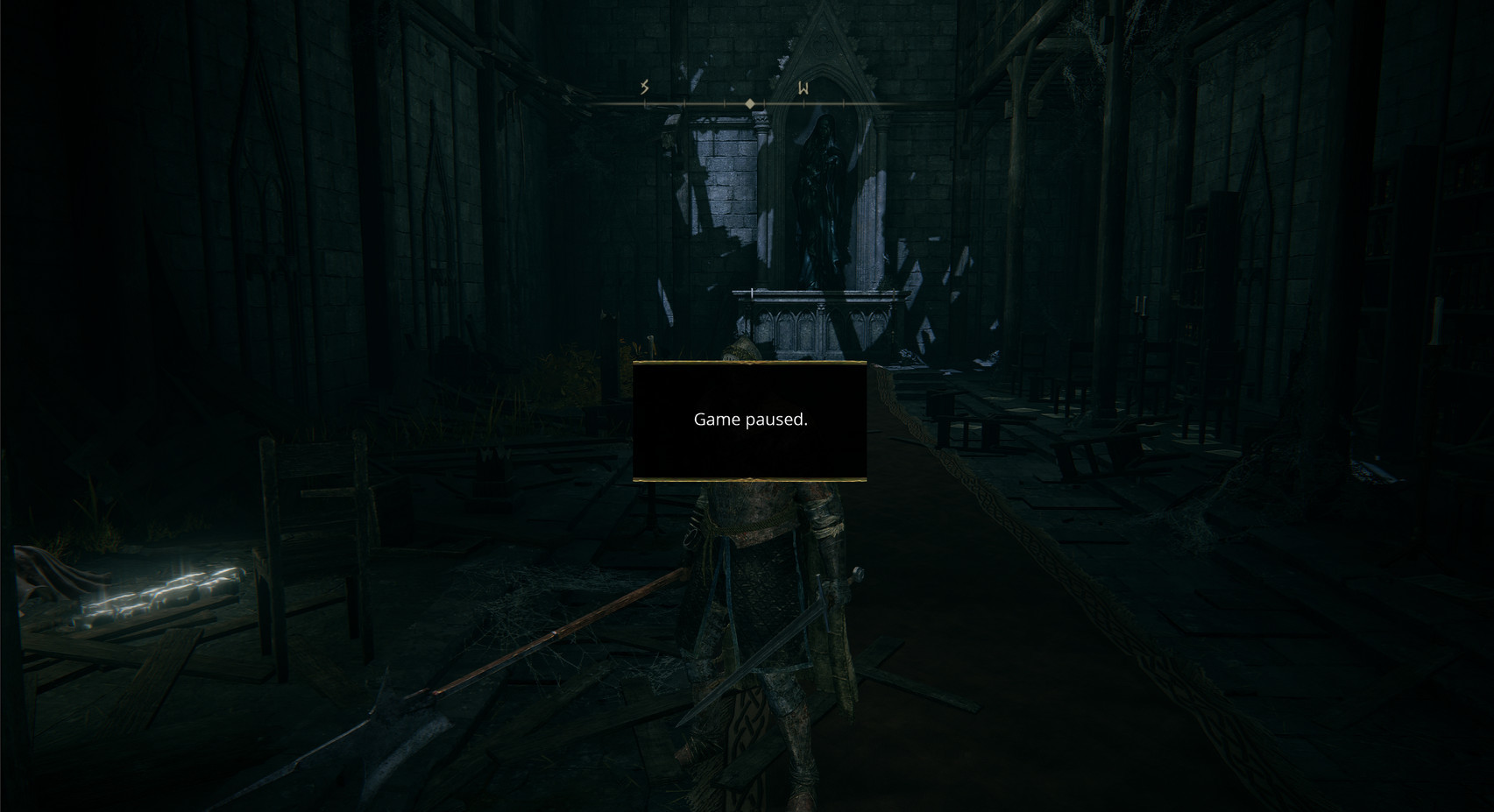Image resolution: width=1494 pixels, height=812 pixels.
Task: Click the rightmost tick mark on the compass
Action: pyautogui.click(x=843, y=102)
